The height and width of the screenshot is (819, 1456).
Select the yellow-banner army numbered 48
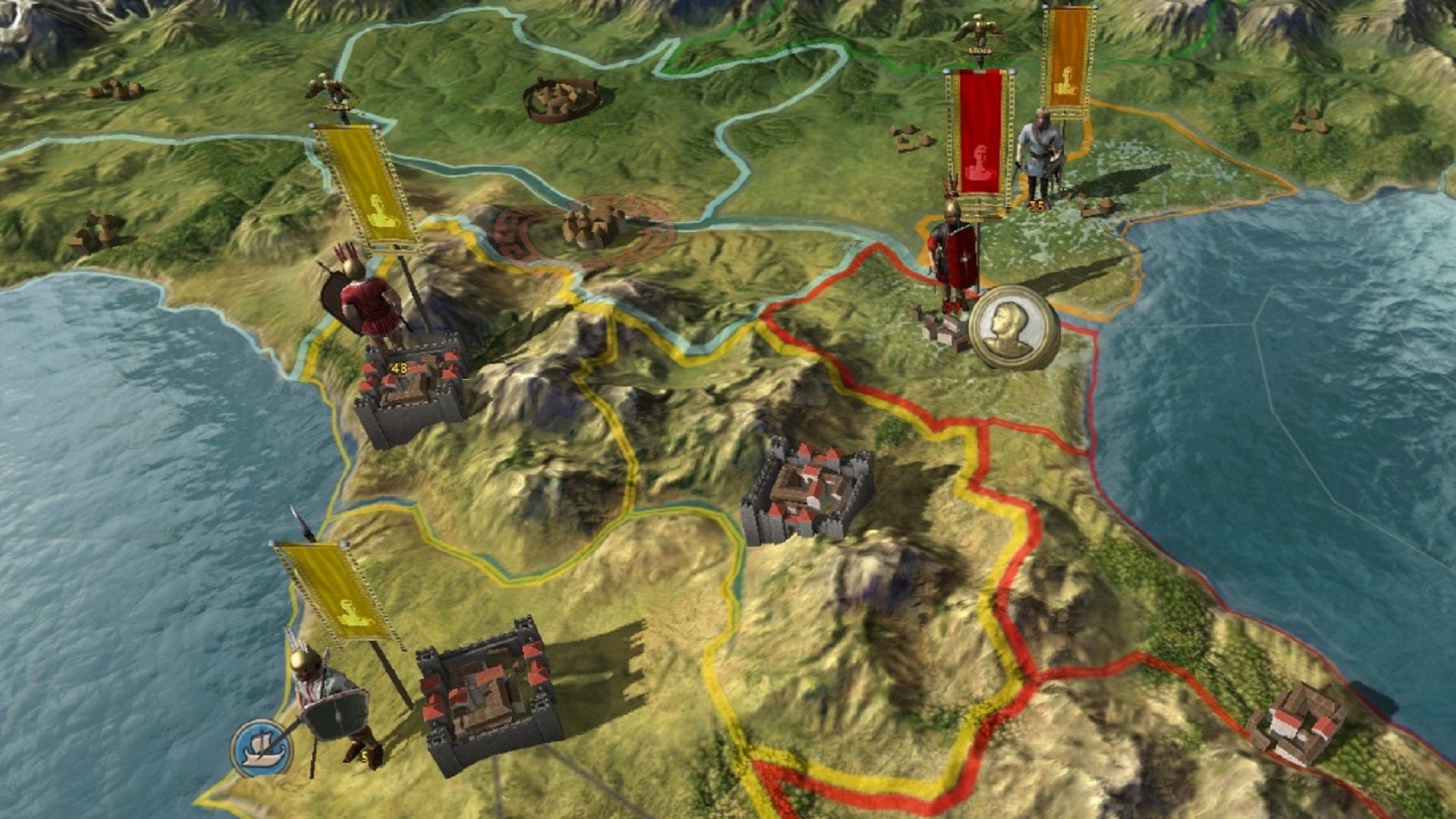pyautogui.click(x=369, y=300)
